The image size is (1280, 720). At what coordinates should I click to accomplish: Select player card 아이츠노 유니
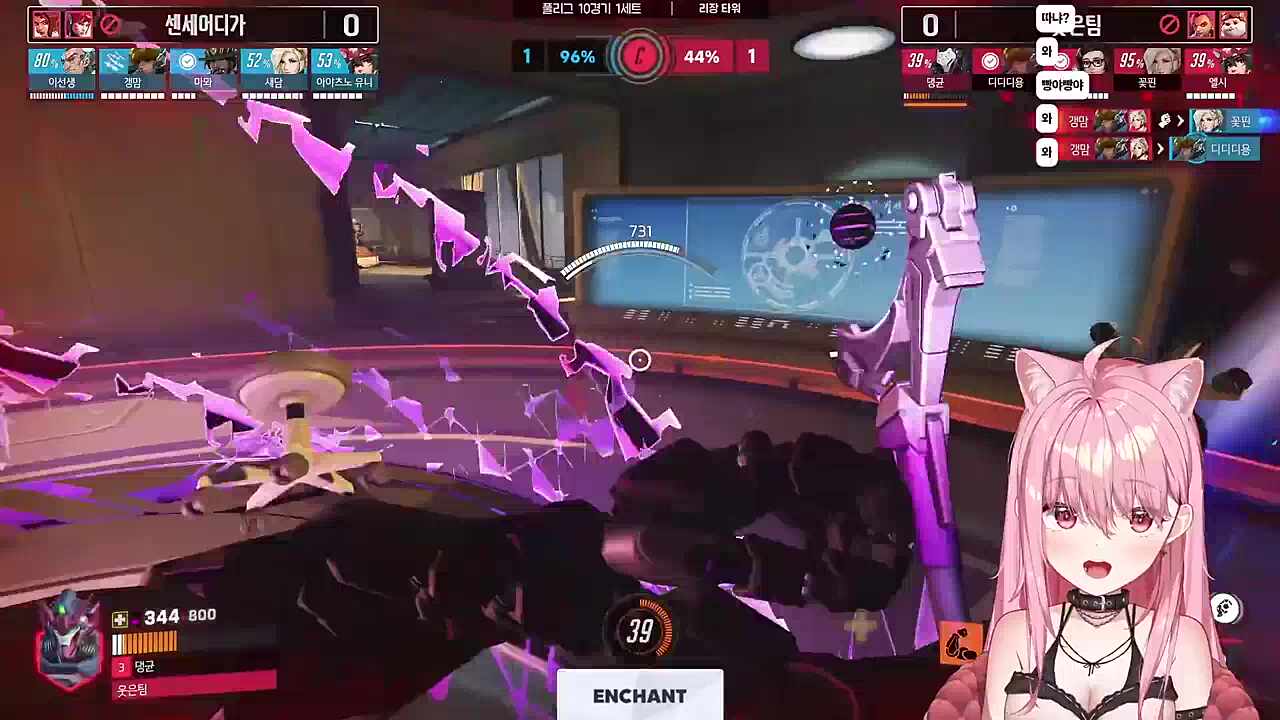pos(344,70)
